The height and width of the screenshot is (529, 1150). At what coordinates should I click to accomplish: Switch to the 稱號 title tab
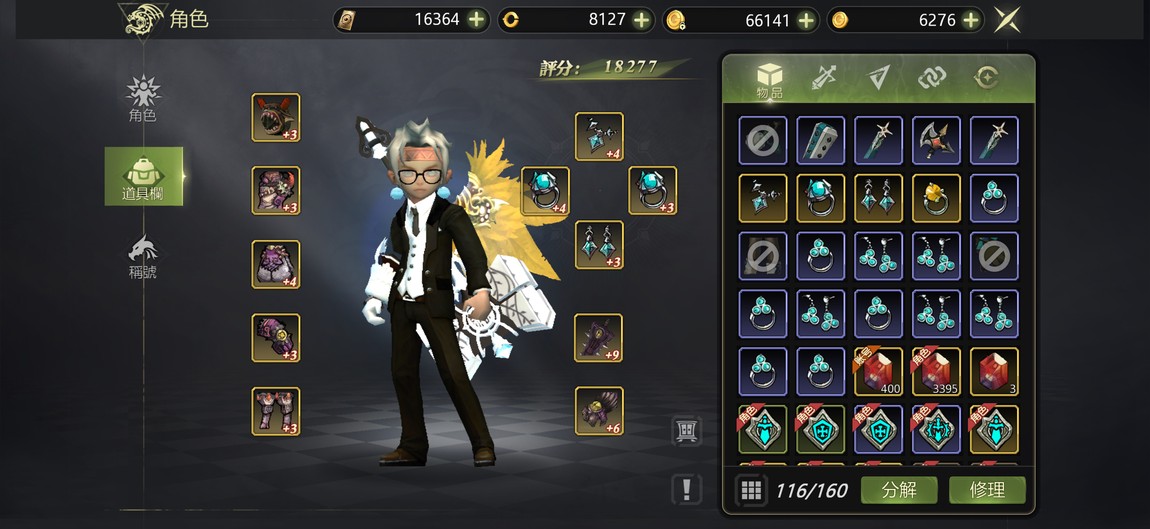(143, 254)
